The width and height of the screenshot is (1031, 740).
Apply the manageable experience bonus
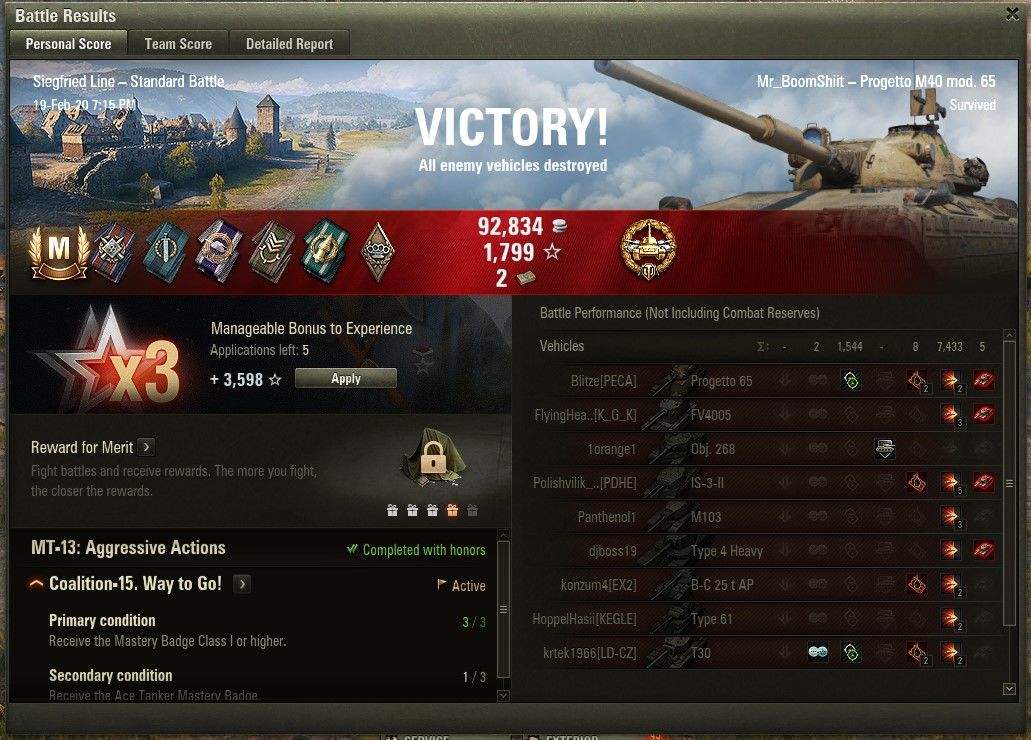(346, 379)
